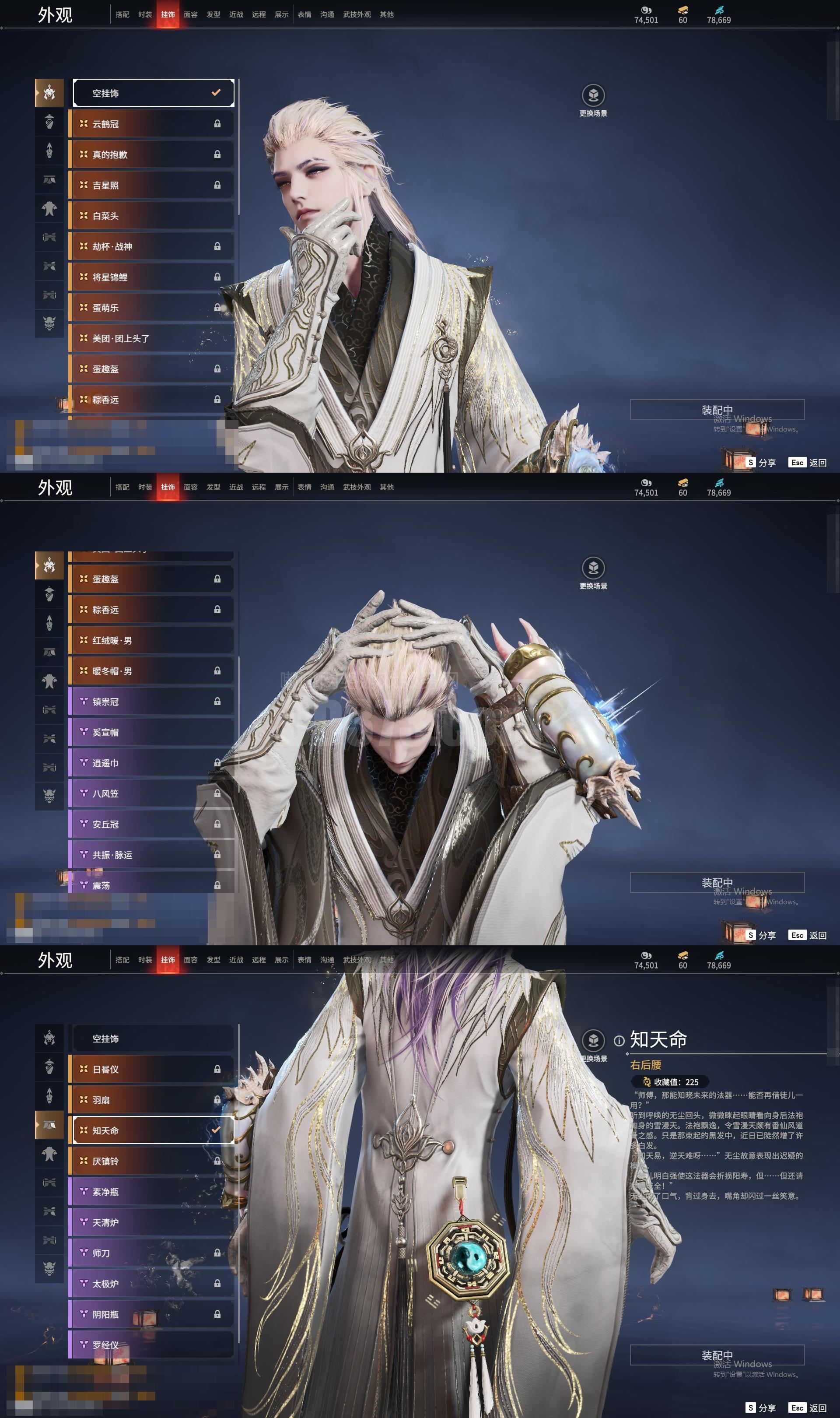Open the 表情 tab in the top bar
This screenshot has width=840, height=1418.
pyautogui.click(x=304, y=14)
